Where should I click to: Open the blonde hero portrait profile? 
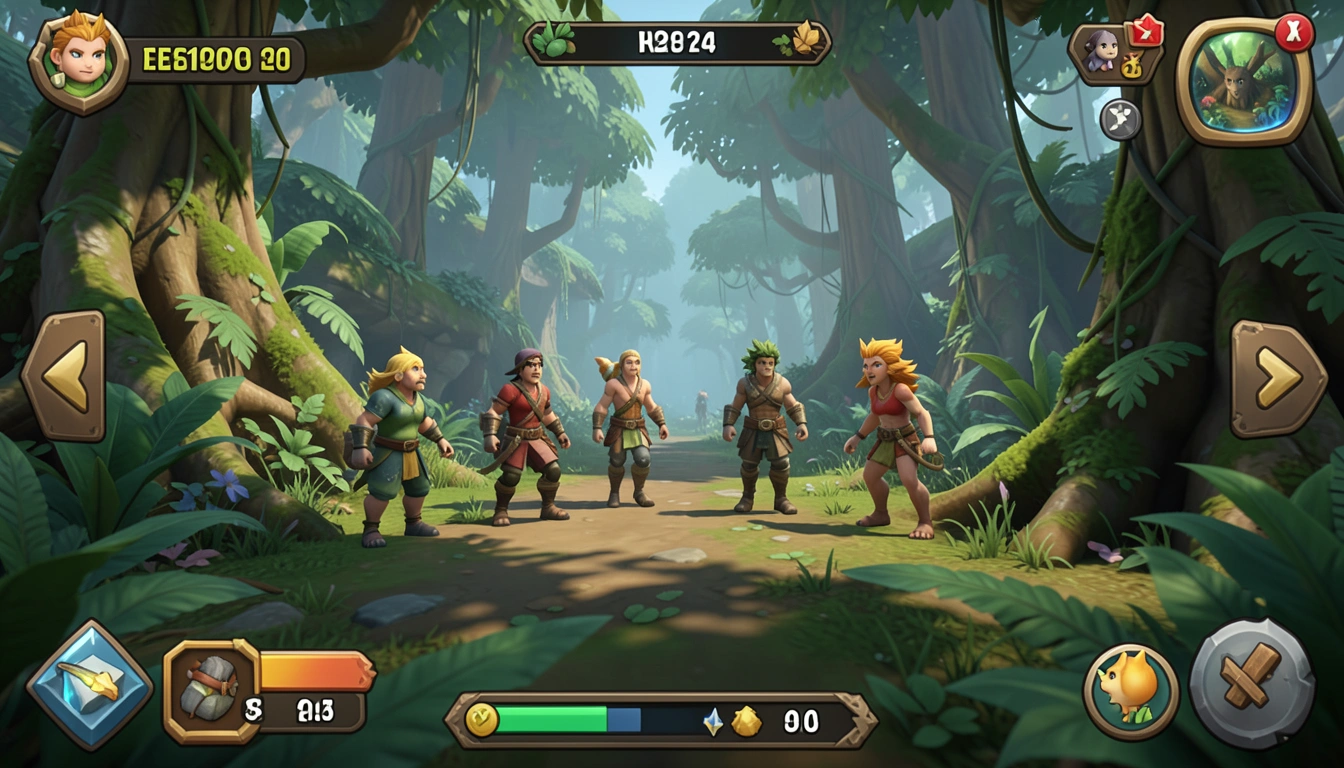(x=78, y=61)
